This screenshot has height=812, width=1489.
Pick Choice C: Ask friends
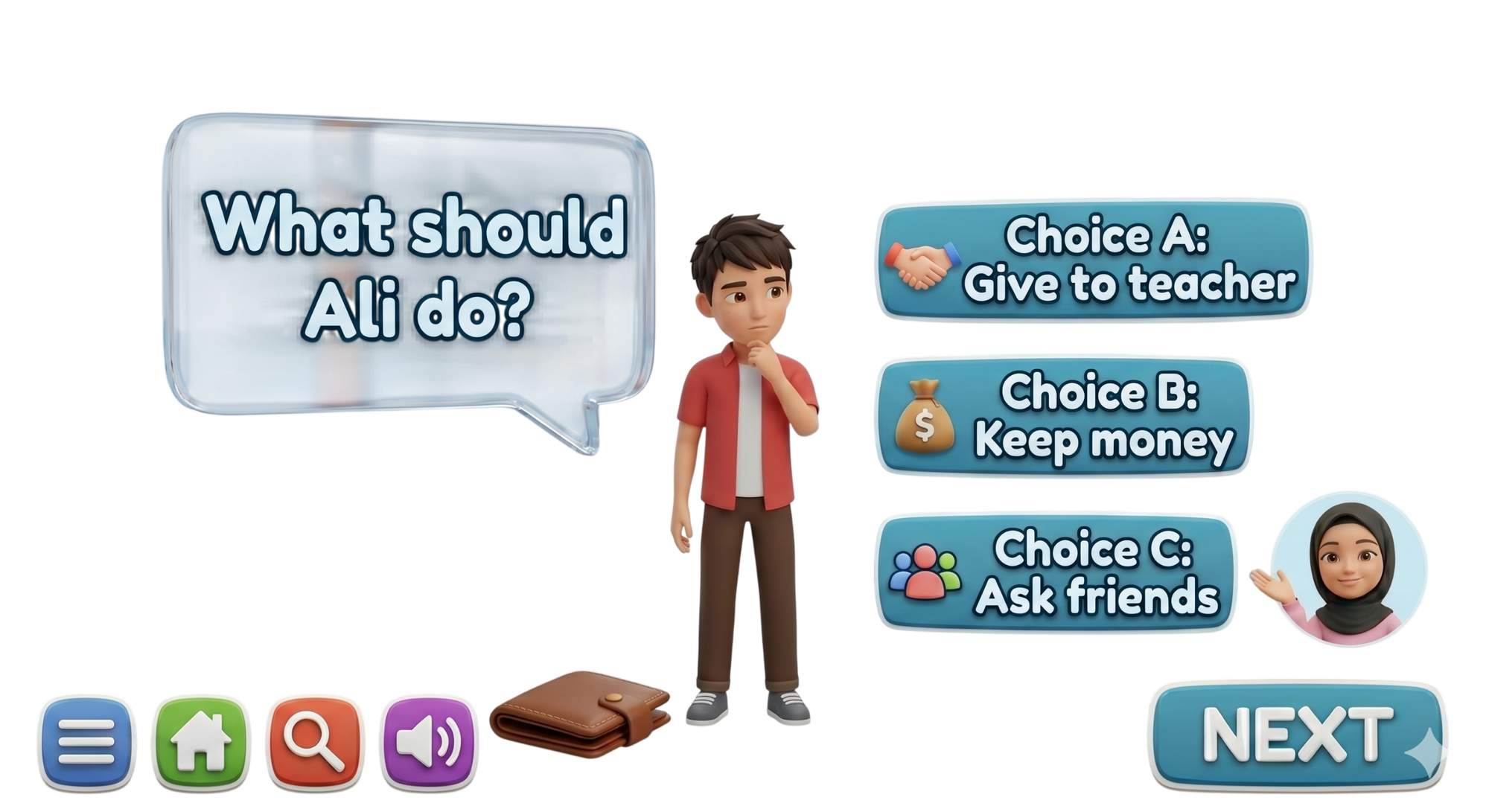click(1056, 572)
